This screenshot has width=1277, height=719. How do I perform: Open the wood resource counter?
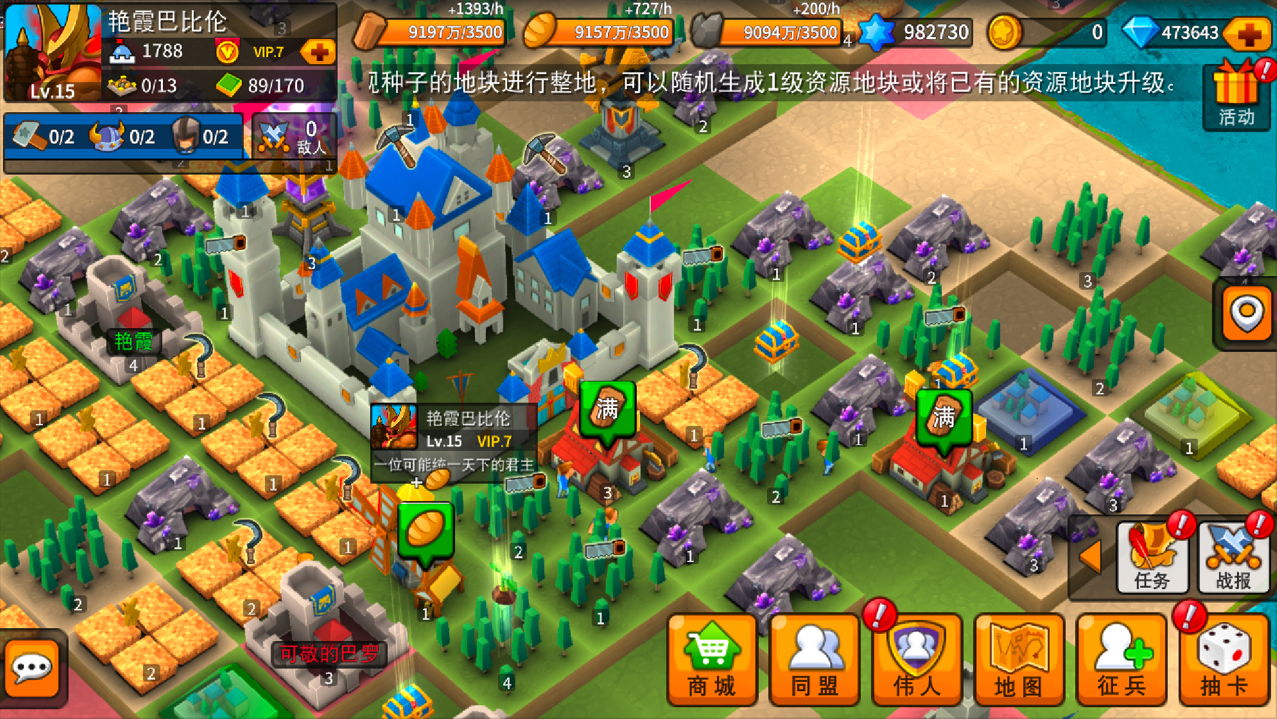pos(431,33)
